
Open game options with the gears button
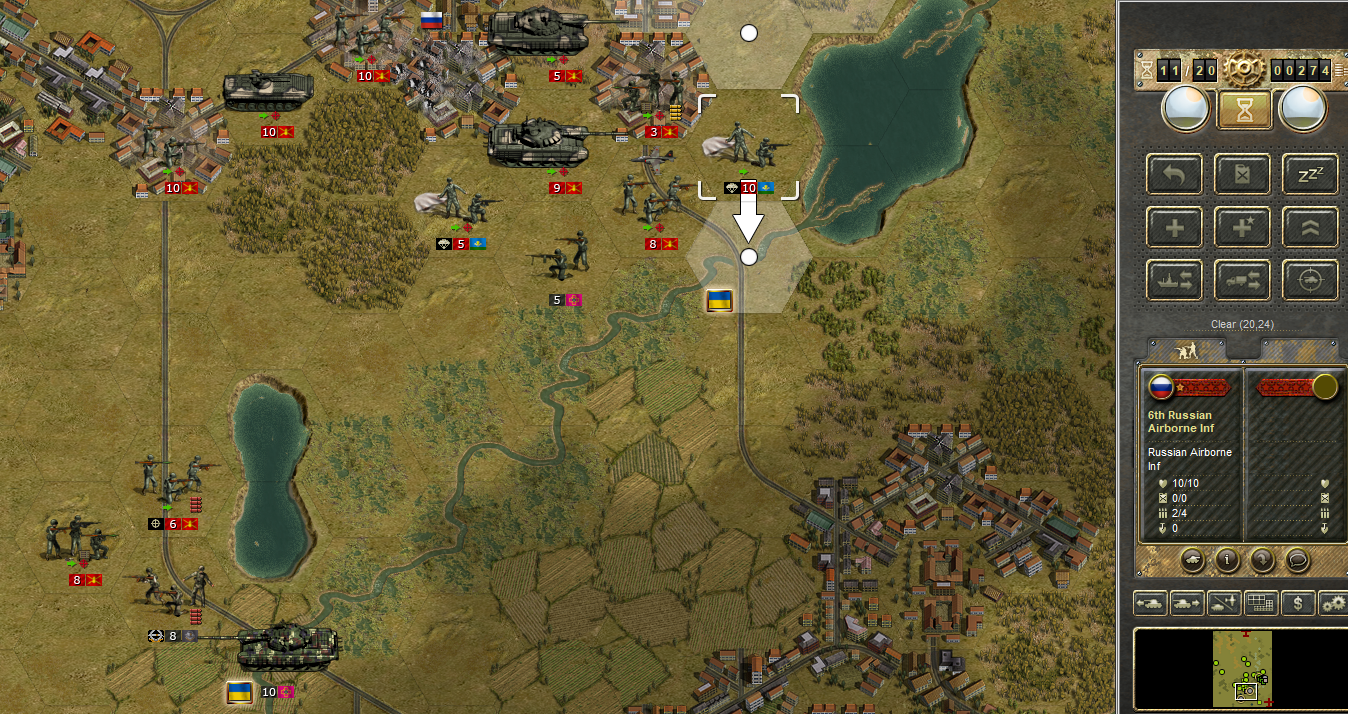[x=1332, y=603]
